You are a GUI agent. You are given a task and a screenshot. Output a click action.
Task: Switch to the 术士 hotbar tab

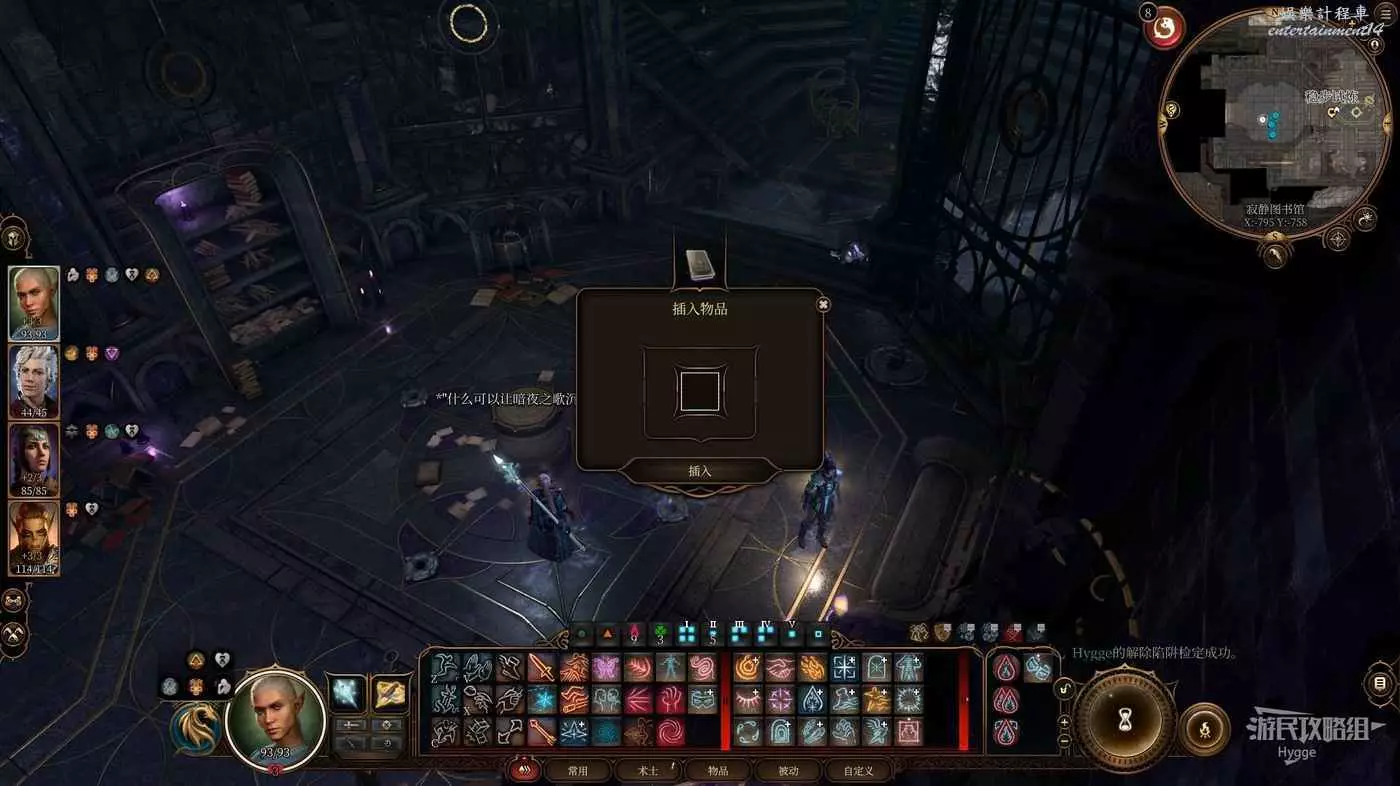point(648,770)
